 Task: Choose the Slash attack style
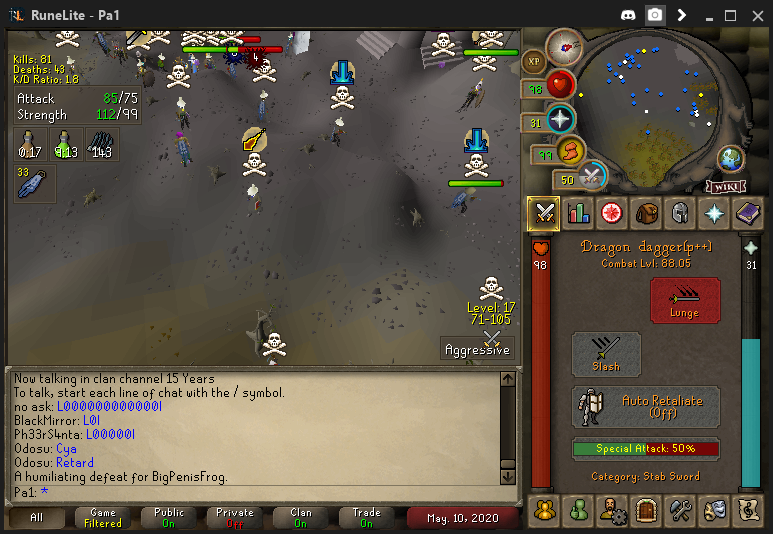606,354
